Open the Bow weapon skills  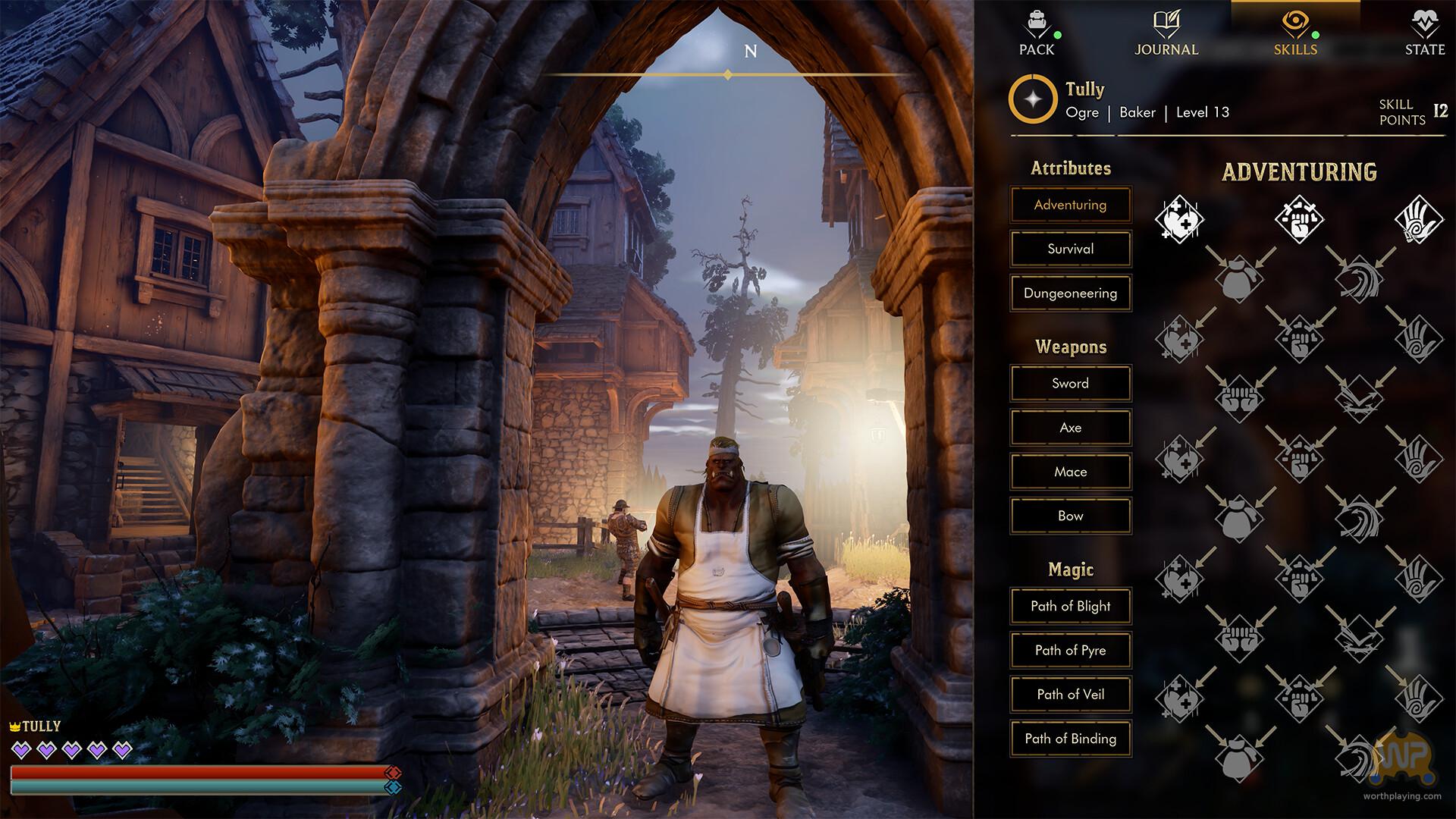(1070, 516)
